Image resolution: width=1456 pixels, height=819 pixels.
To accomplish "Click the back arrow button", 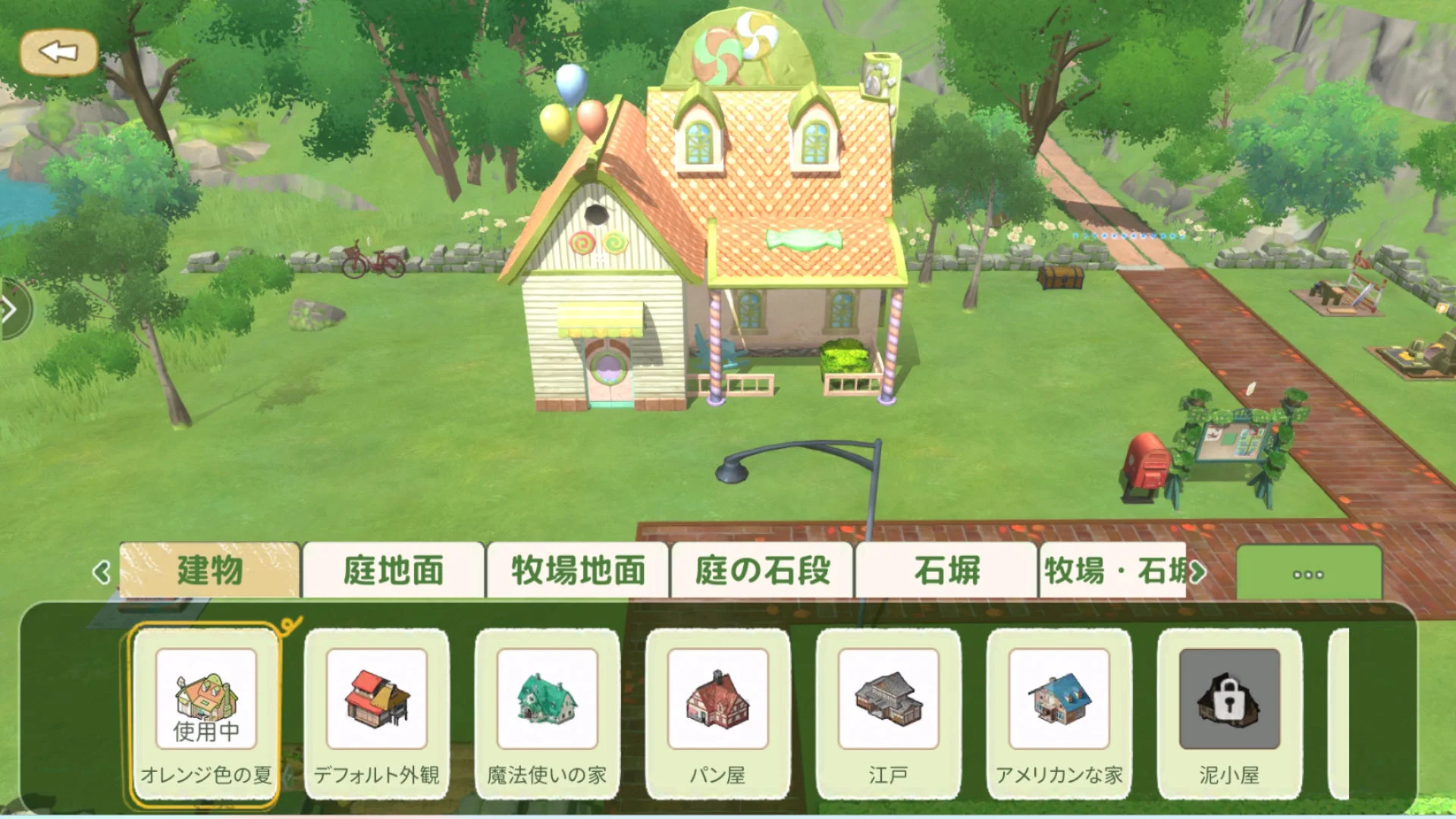I will pyautogui.click(x=59, y=52).
